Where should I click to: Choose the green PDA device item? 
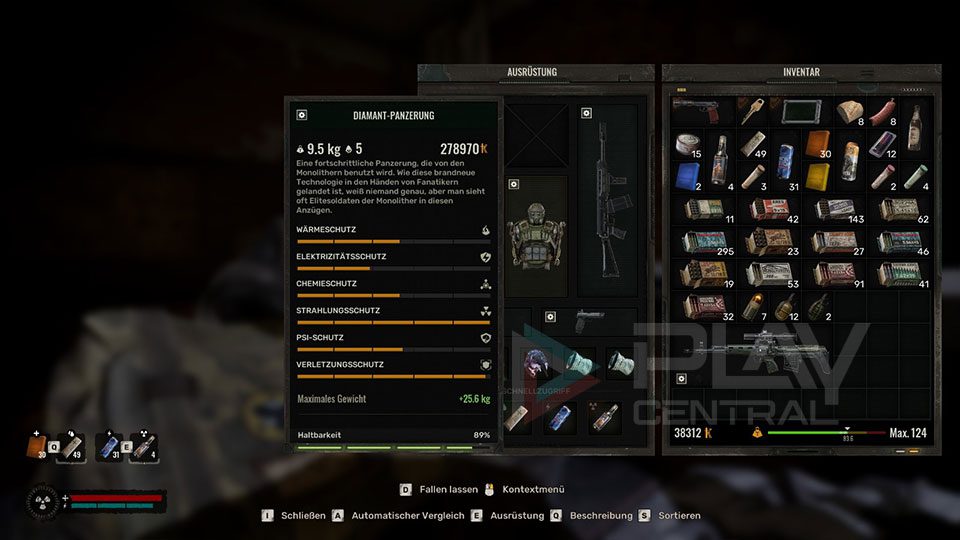803,111
